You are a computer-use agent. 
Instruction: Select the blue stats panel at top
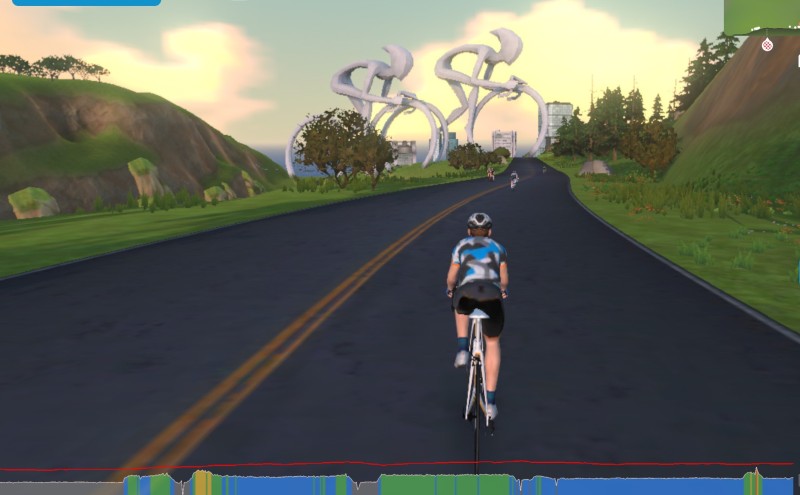pyautogui.click(x=86, y=3)
